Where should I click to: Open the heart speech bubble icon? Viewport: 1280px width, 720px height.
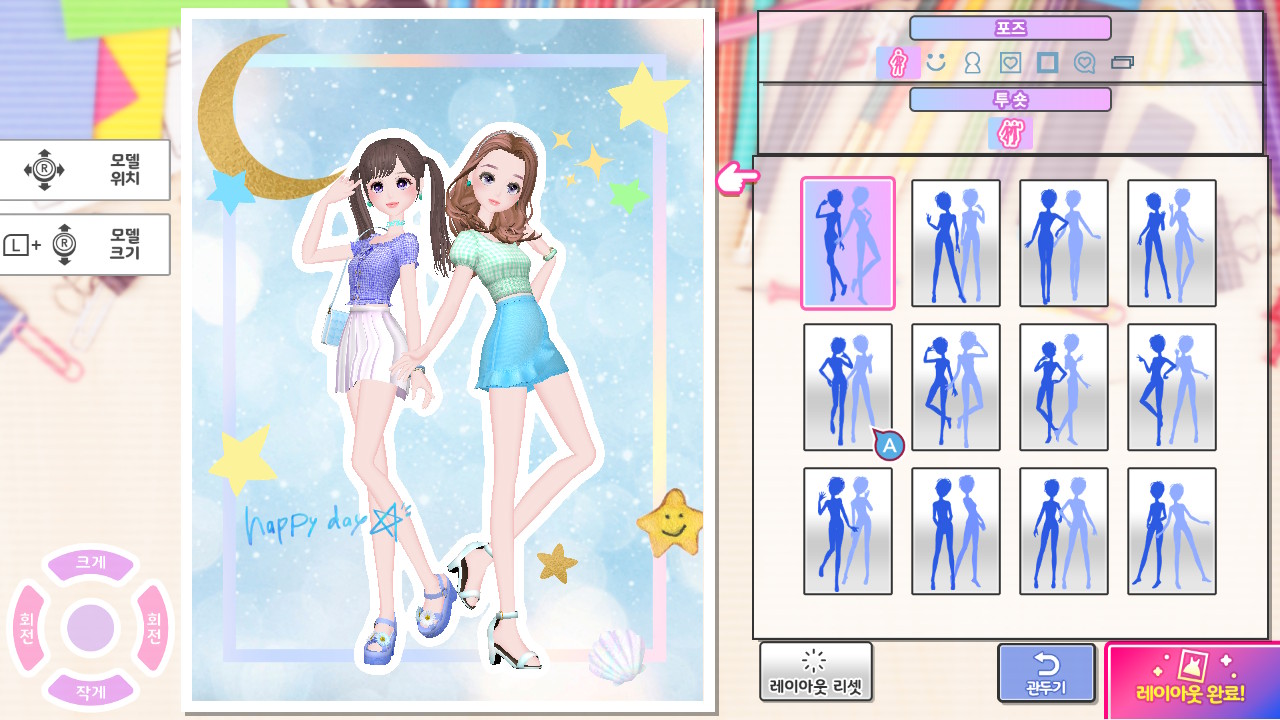point(1085,61)
